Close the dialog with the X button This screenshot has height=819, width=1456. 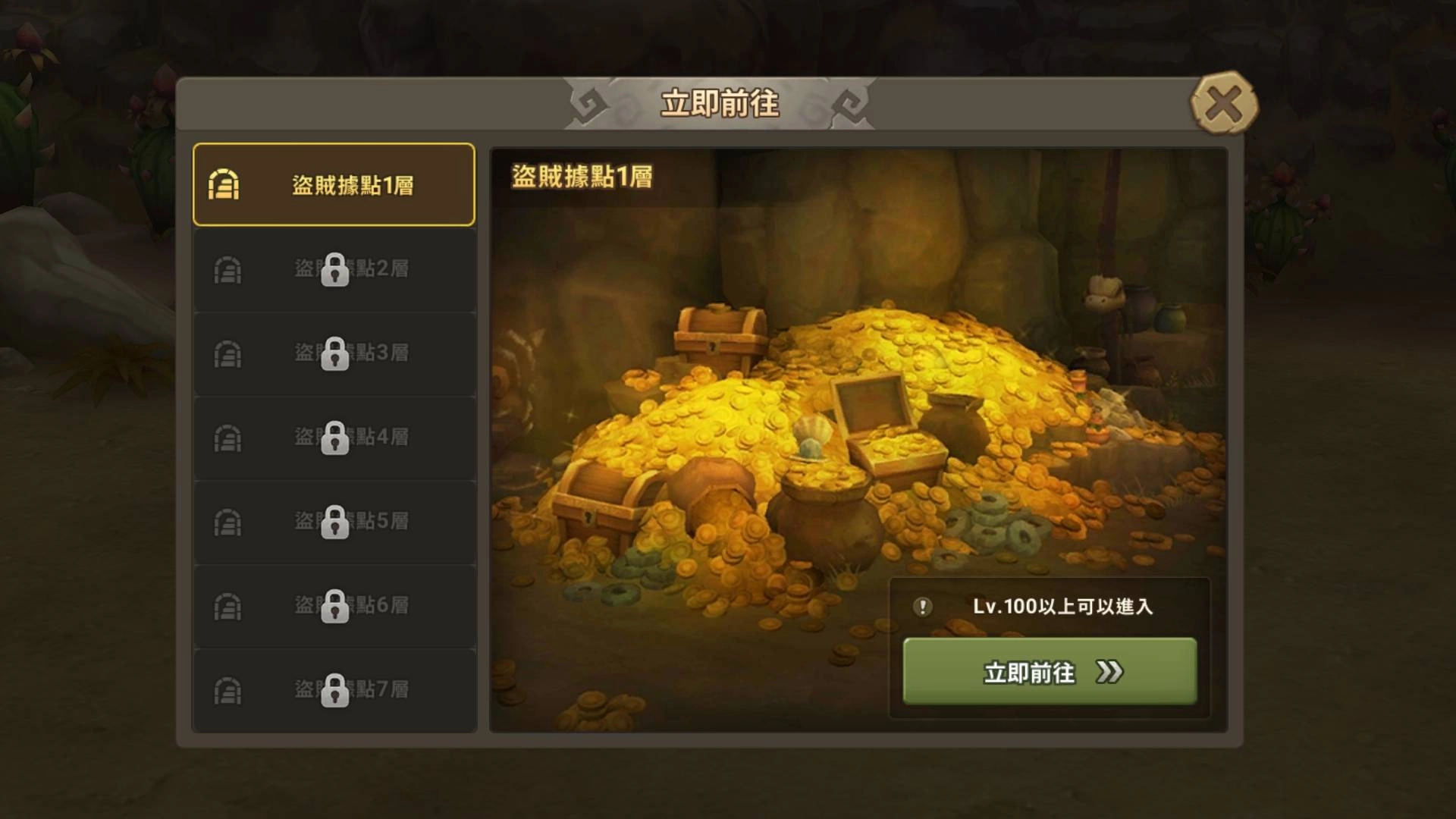(1224, 103)
